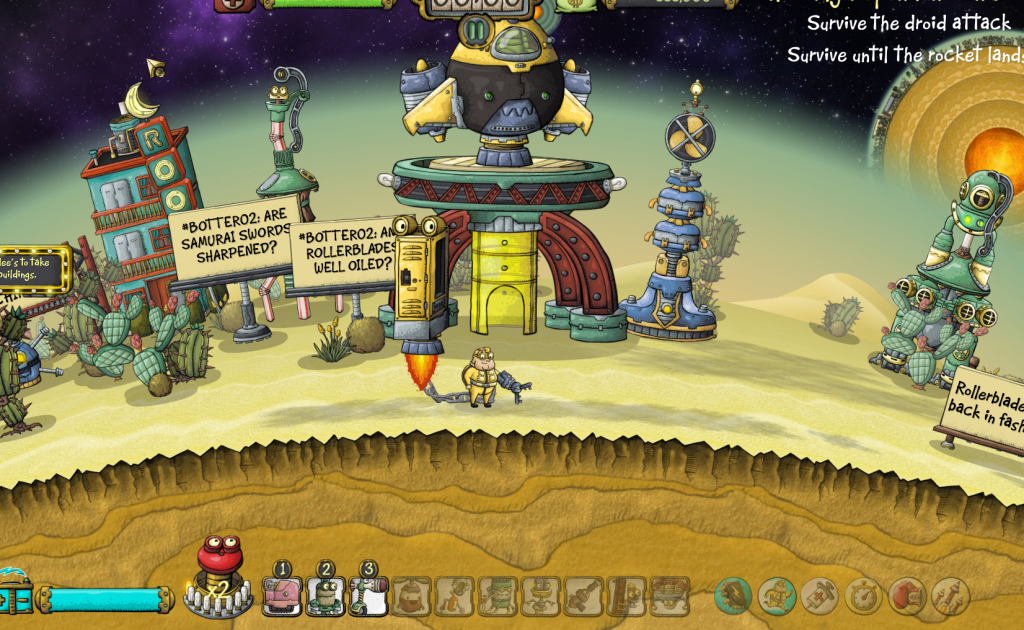The image size is (1024, 630).
Task: Select the green robot building in slot 2
Action: click(x=325, y=596)
